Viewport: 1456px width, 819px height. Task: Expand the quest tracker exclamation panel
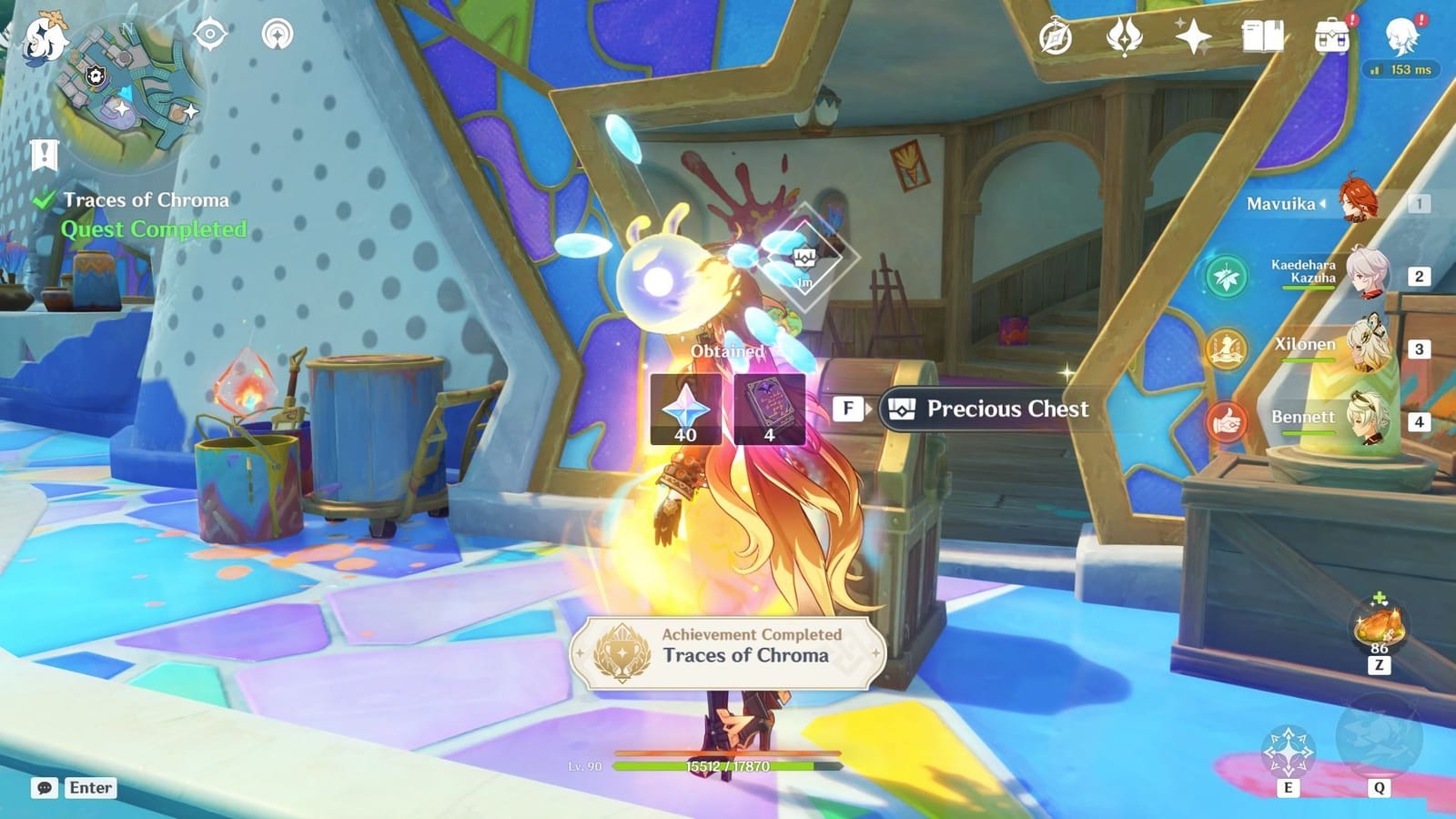(44, 154)
